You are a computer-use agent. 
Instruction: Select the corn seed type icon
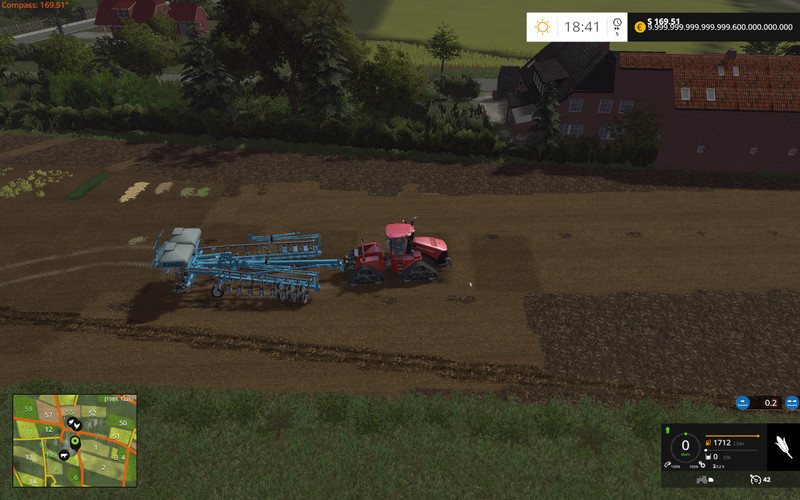783,446
